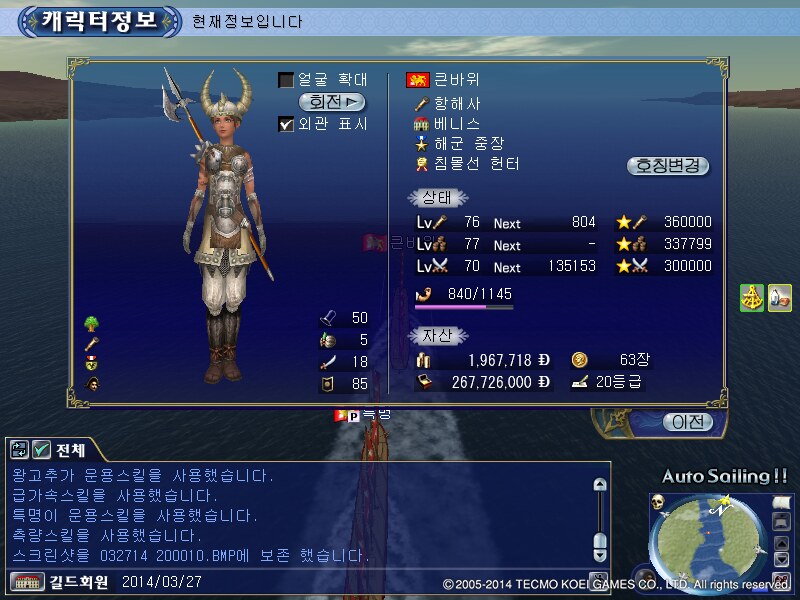Click the 회전 rotate character button
This screenshot has height=600, width=800.
(332, 102)
